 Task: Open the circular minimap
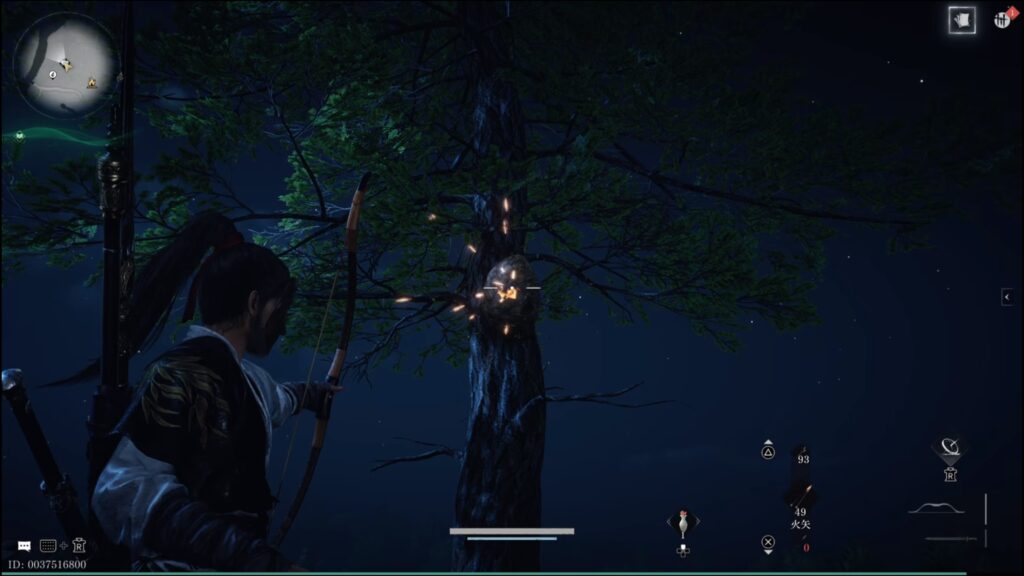(x=66, y=65)
